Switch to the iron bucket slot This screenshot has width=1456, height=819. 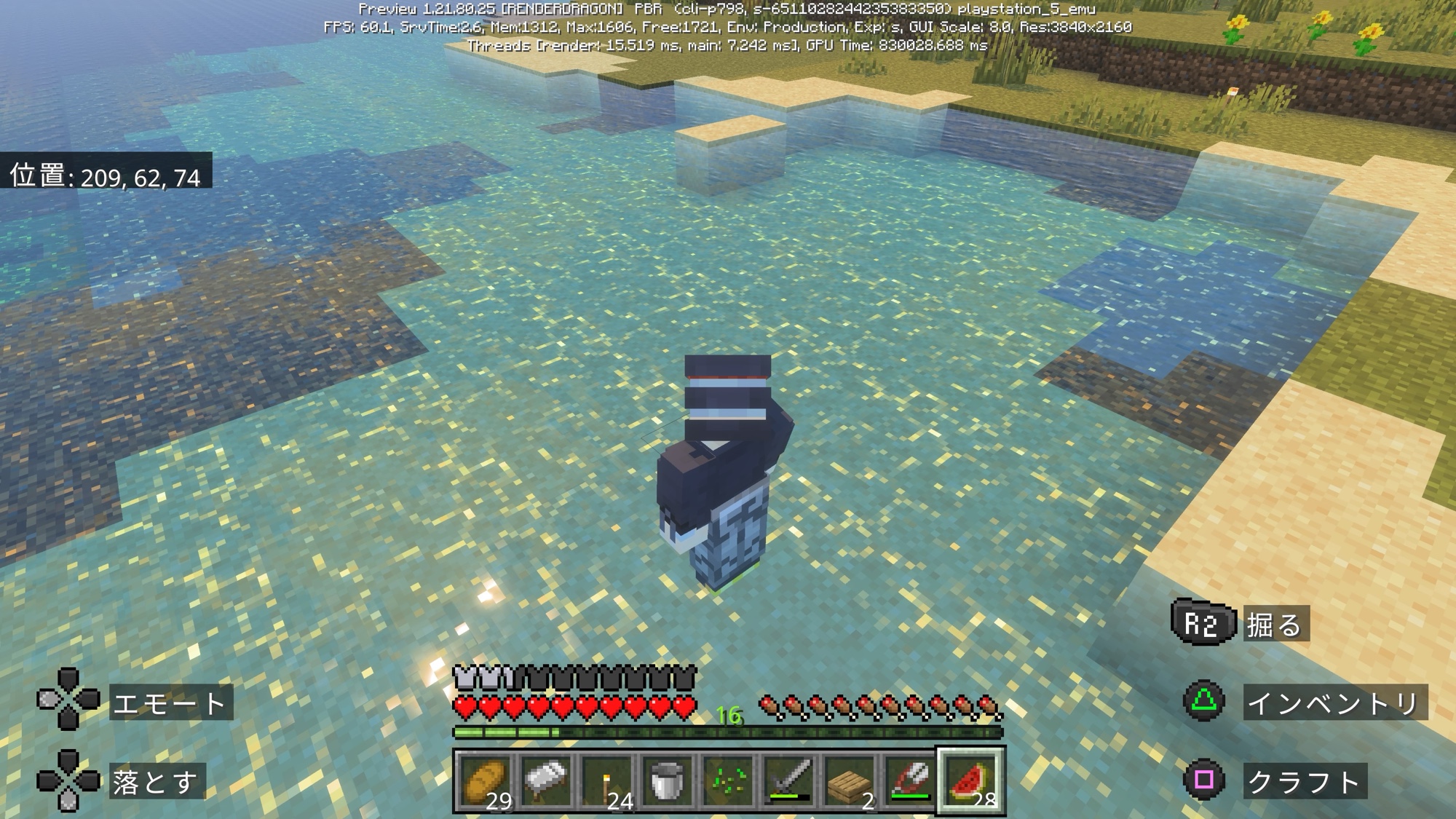[x=668, y=780]
